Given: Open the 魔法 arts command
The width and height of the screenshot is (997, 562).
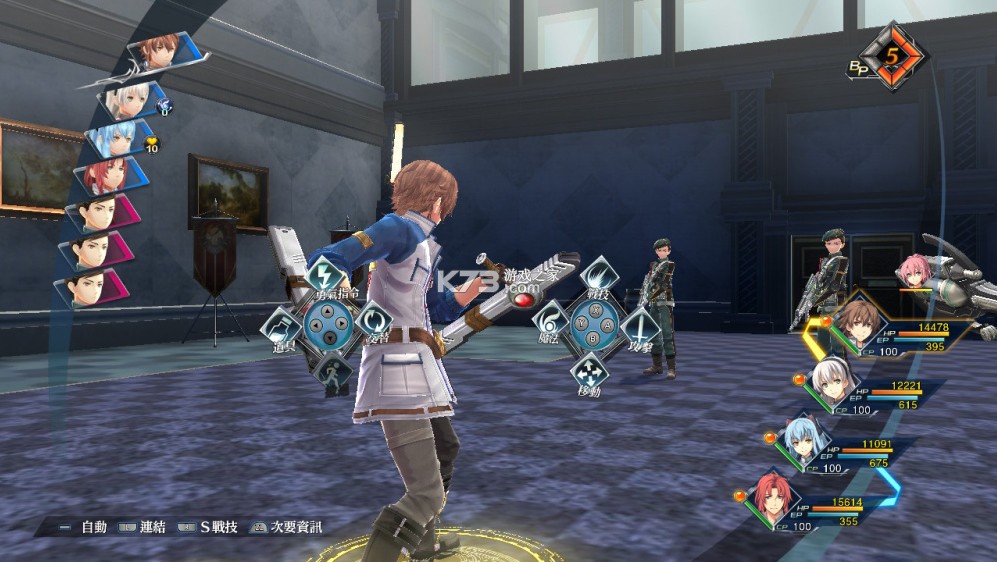Looking at the screenshot, I should coord(551,323).
